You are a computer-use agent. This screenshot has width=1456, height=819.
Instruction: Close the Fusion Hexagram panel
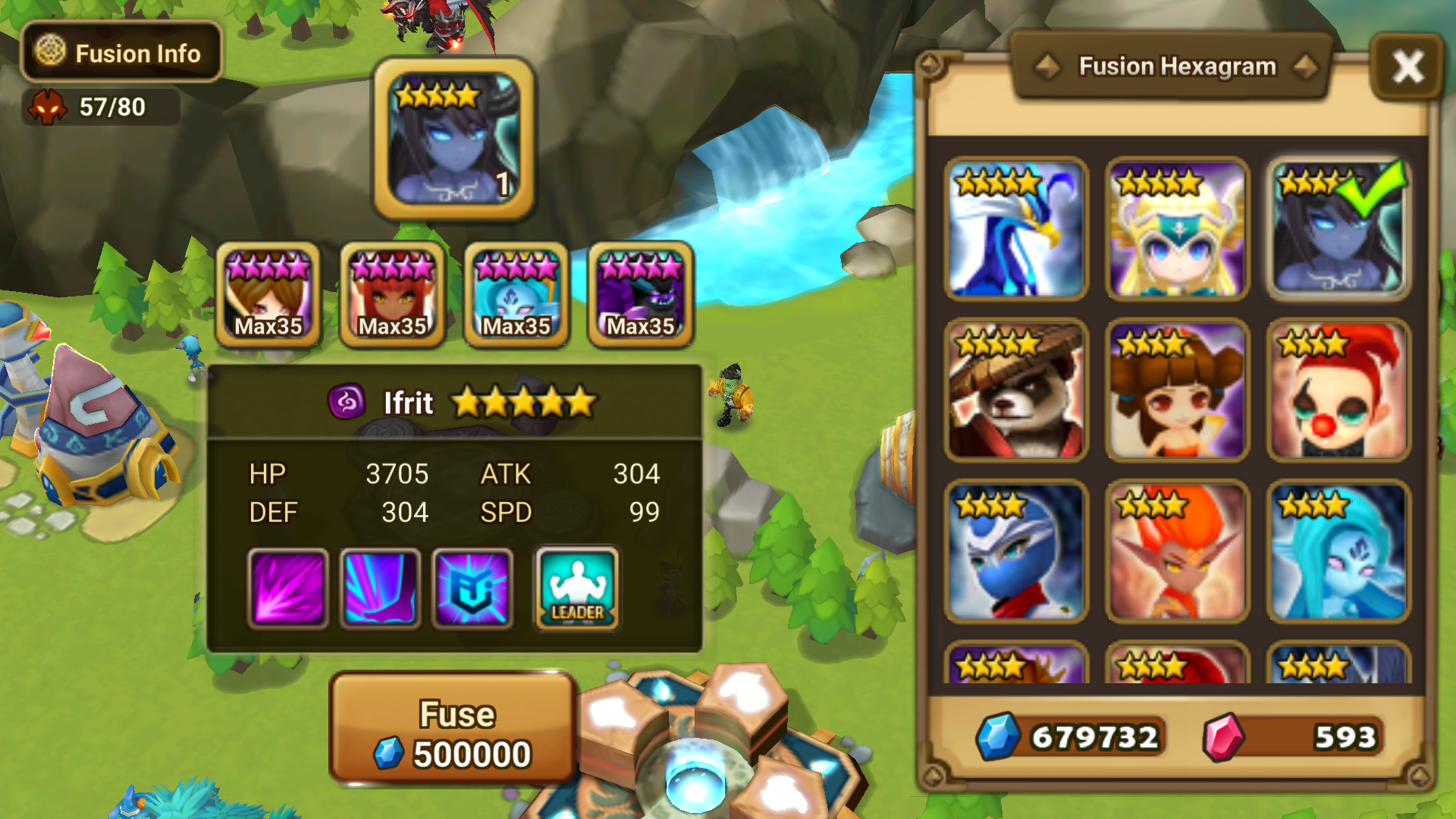(x=1408, y=67)
